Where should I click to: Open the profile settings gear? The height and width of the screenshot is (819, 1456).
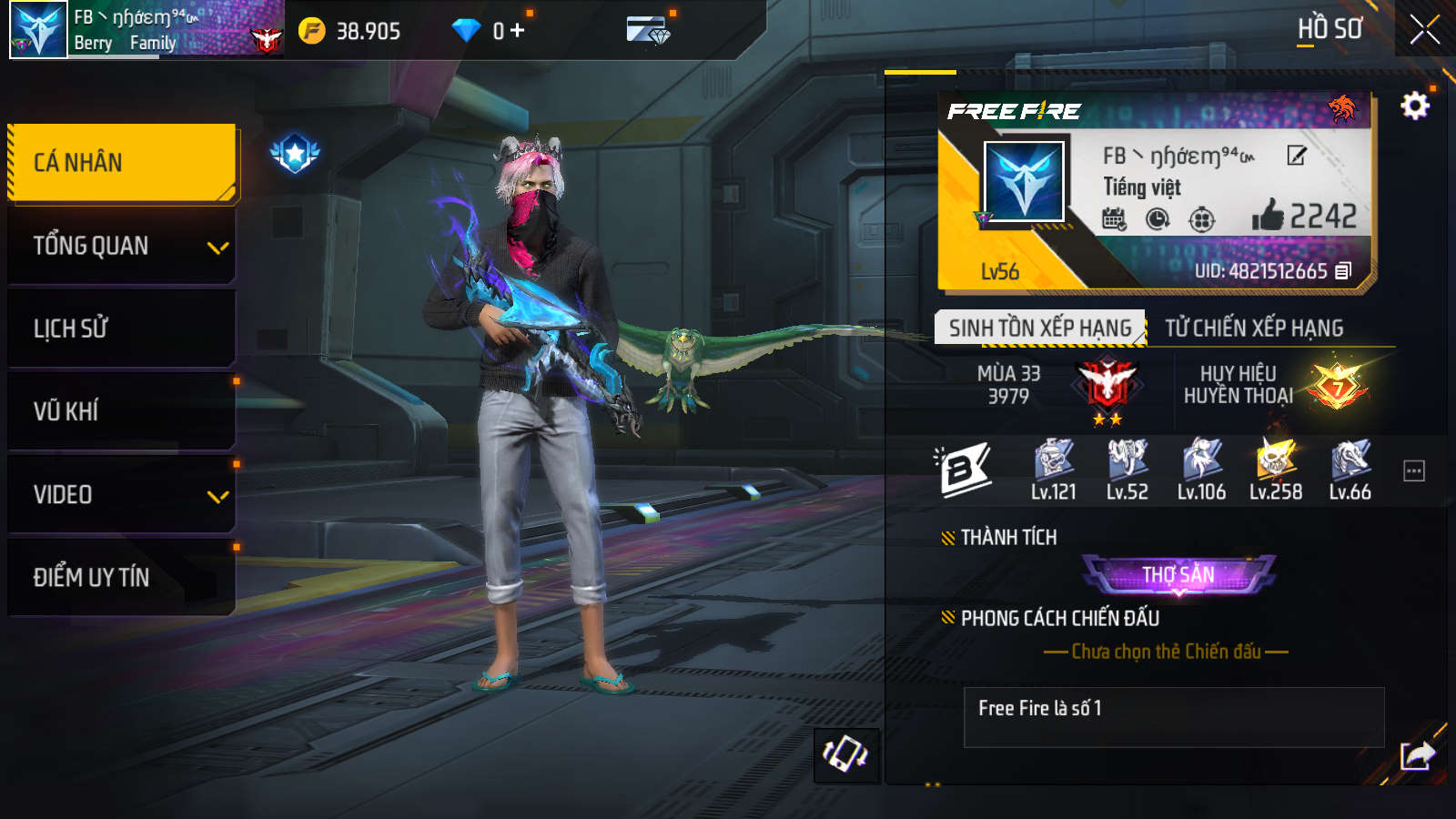pos(1414,106)
